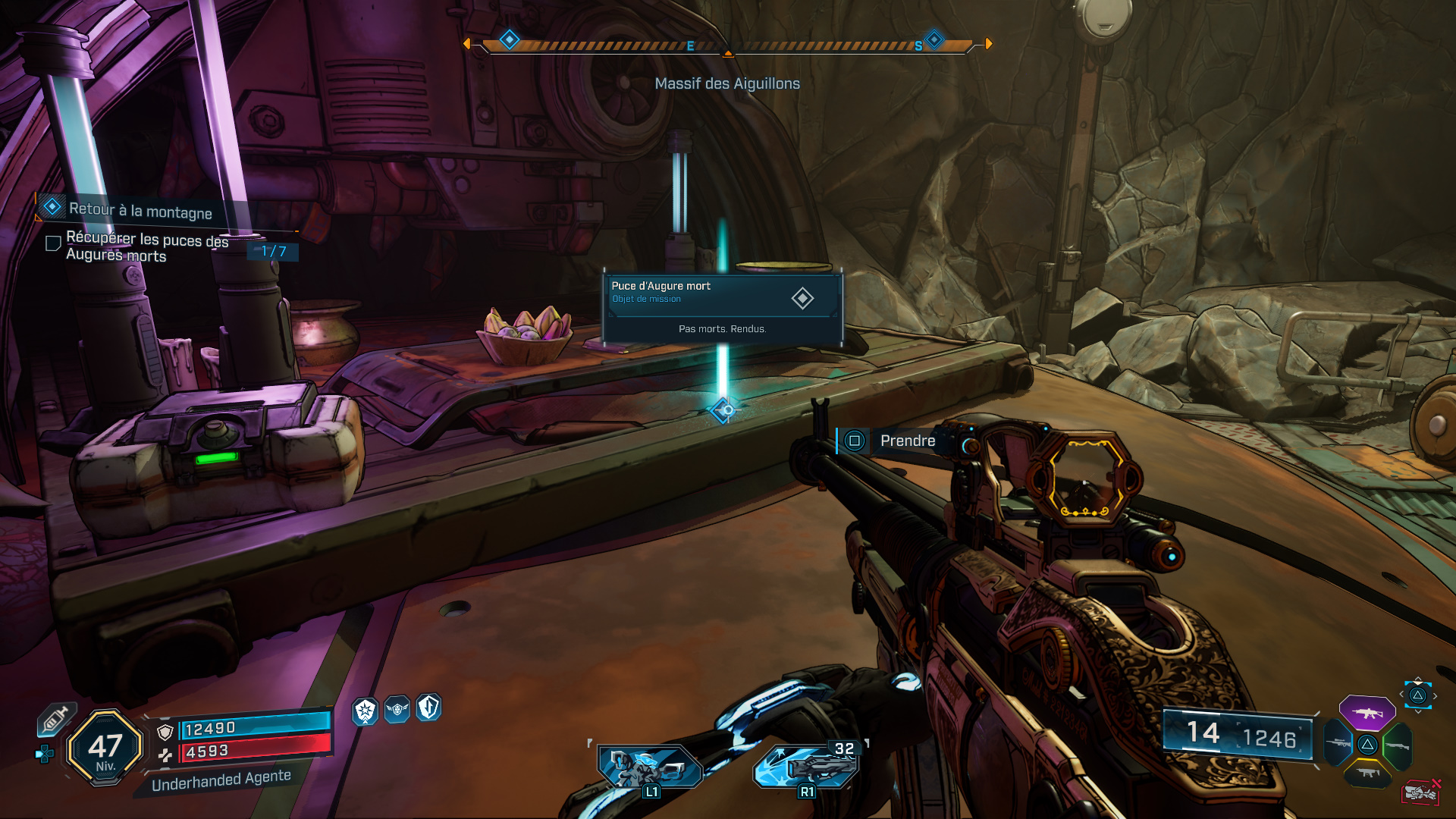The height and width of the screenshot is (819, 1456).
Task: Select the starburst shield buff icon
Action: 366,711
